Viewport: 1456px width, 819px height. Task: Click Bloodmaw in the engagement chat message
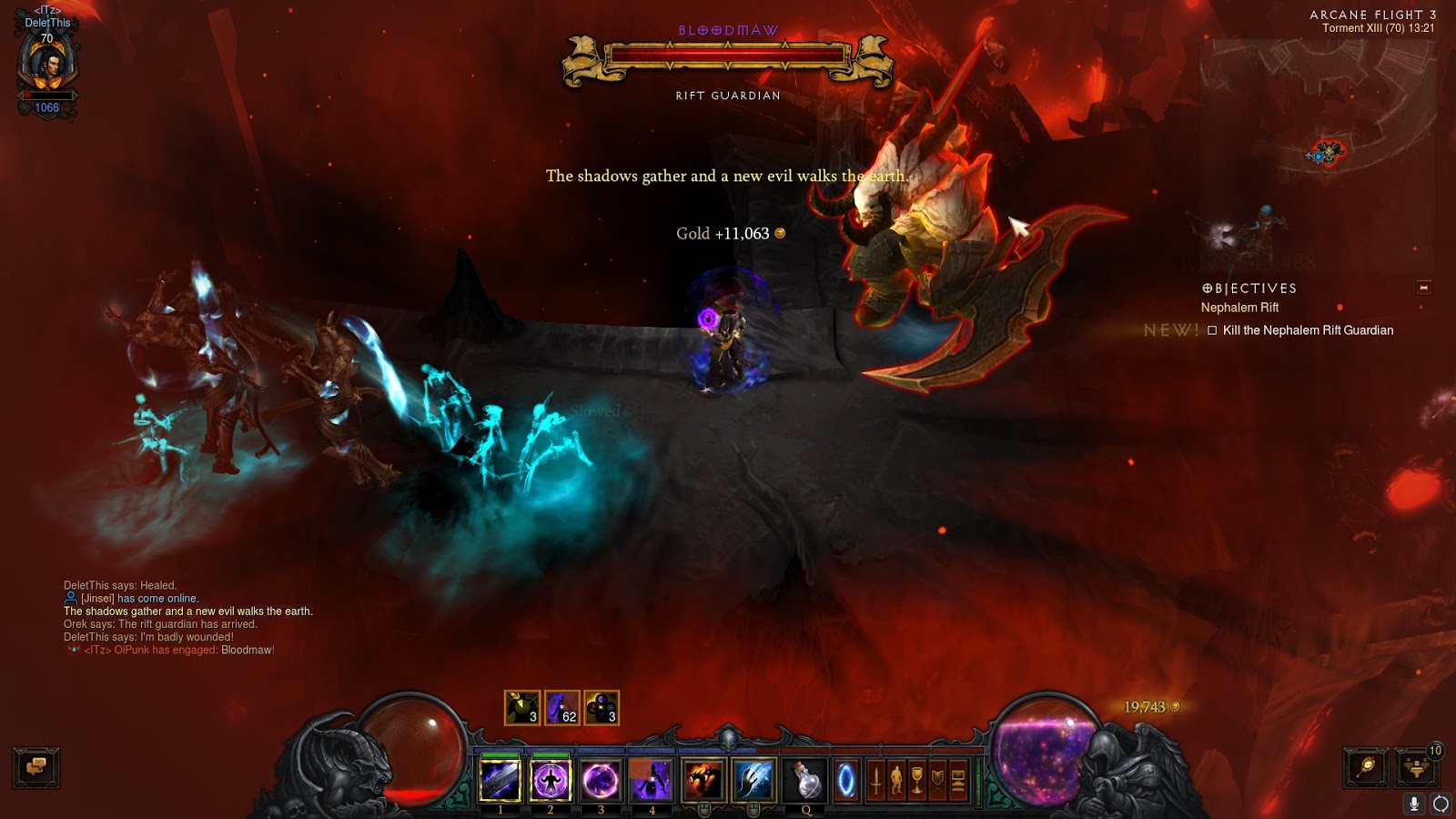pos(248,651)
